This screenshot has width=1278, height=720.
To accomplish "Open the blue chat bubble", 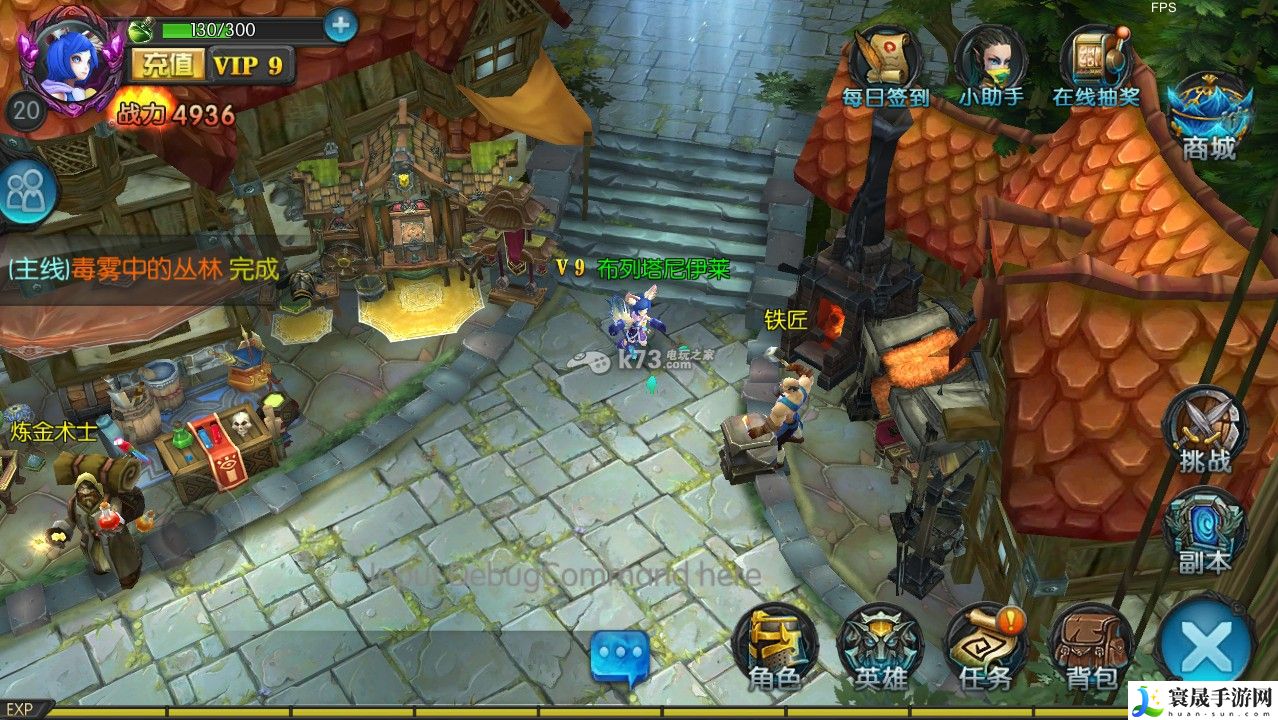I will click(x=620, y=658).
